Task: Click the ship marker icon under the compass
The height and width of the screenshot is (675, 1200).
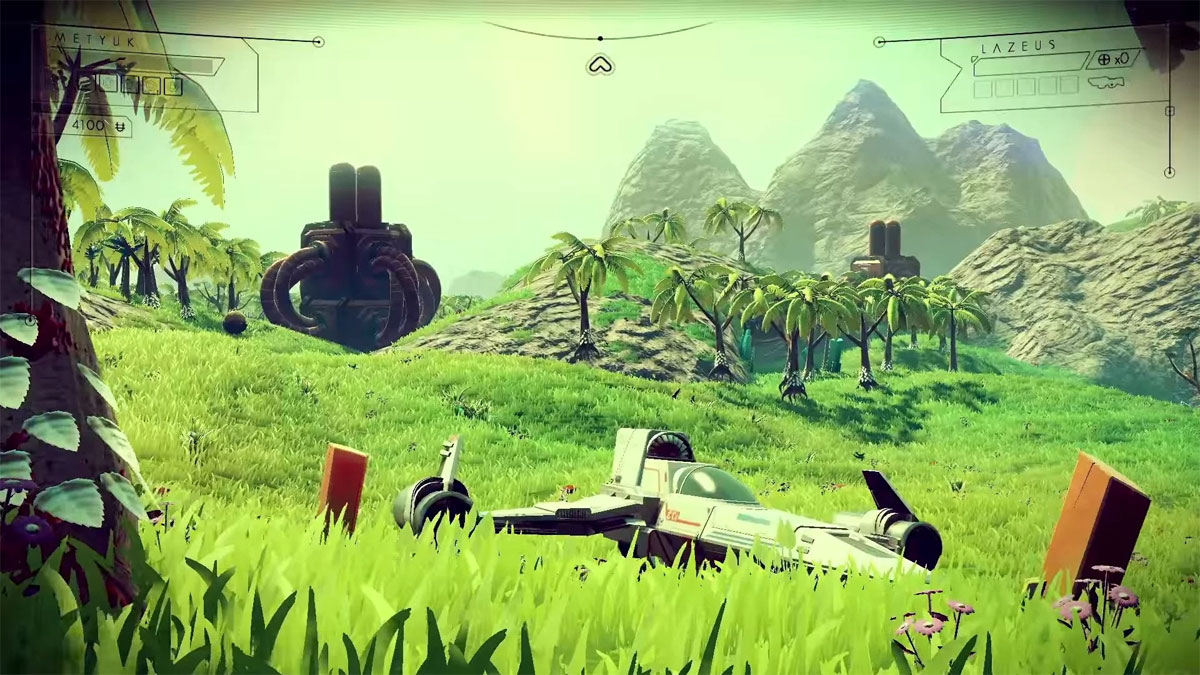Action: coord(600,65)
